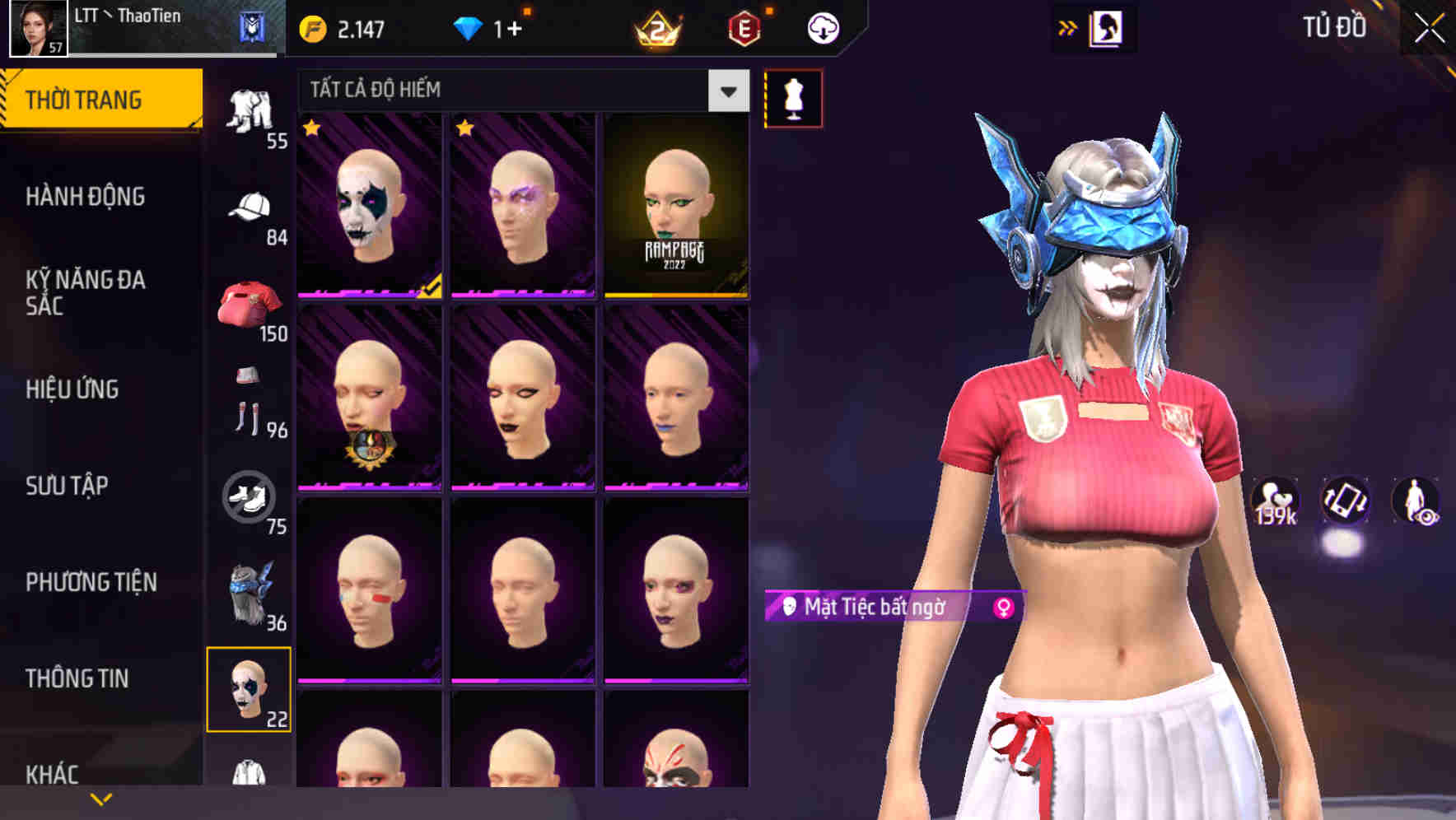Toggle full body view with the eye icon
1456x820 pixels.
click(1416, 501)
